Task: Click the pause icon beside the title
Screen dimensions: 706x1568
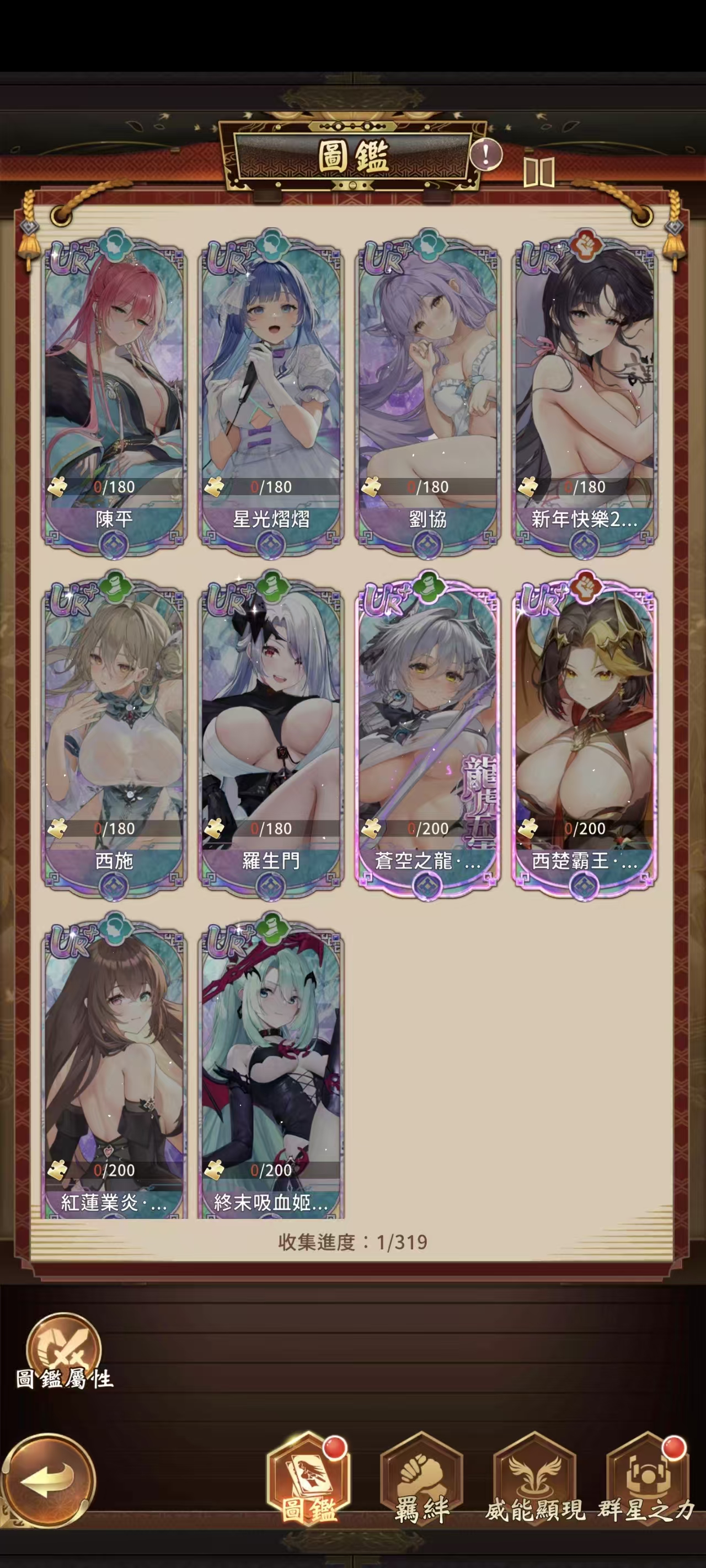Action: (539, 172)
